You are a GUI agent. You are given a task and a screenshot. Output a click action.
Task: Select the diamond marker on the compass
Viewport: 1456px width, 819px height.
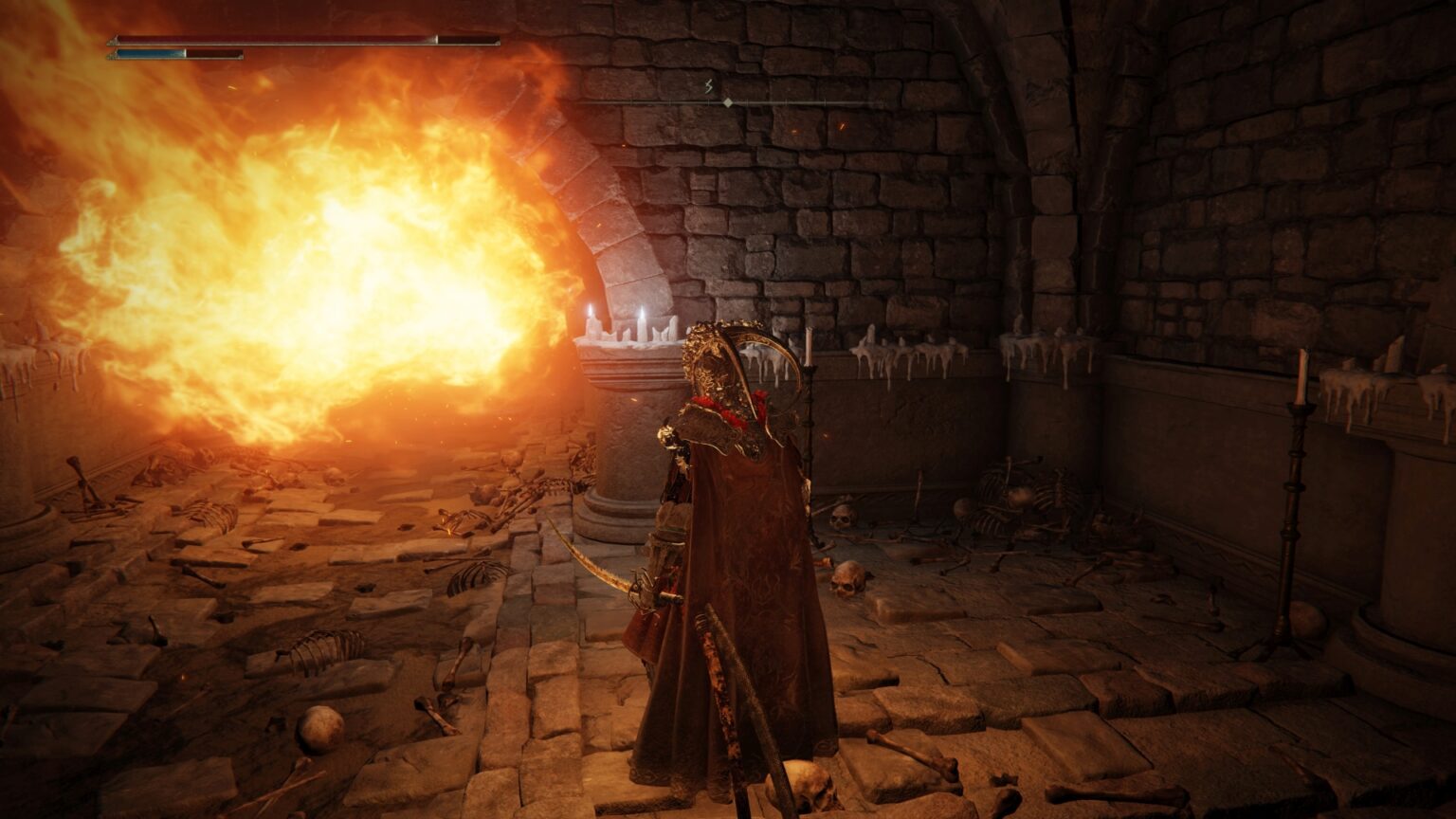point(727,102)
